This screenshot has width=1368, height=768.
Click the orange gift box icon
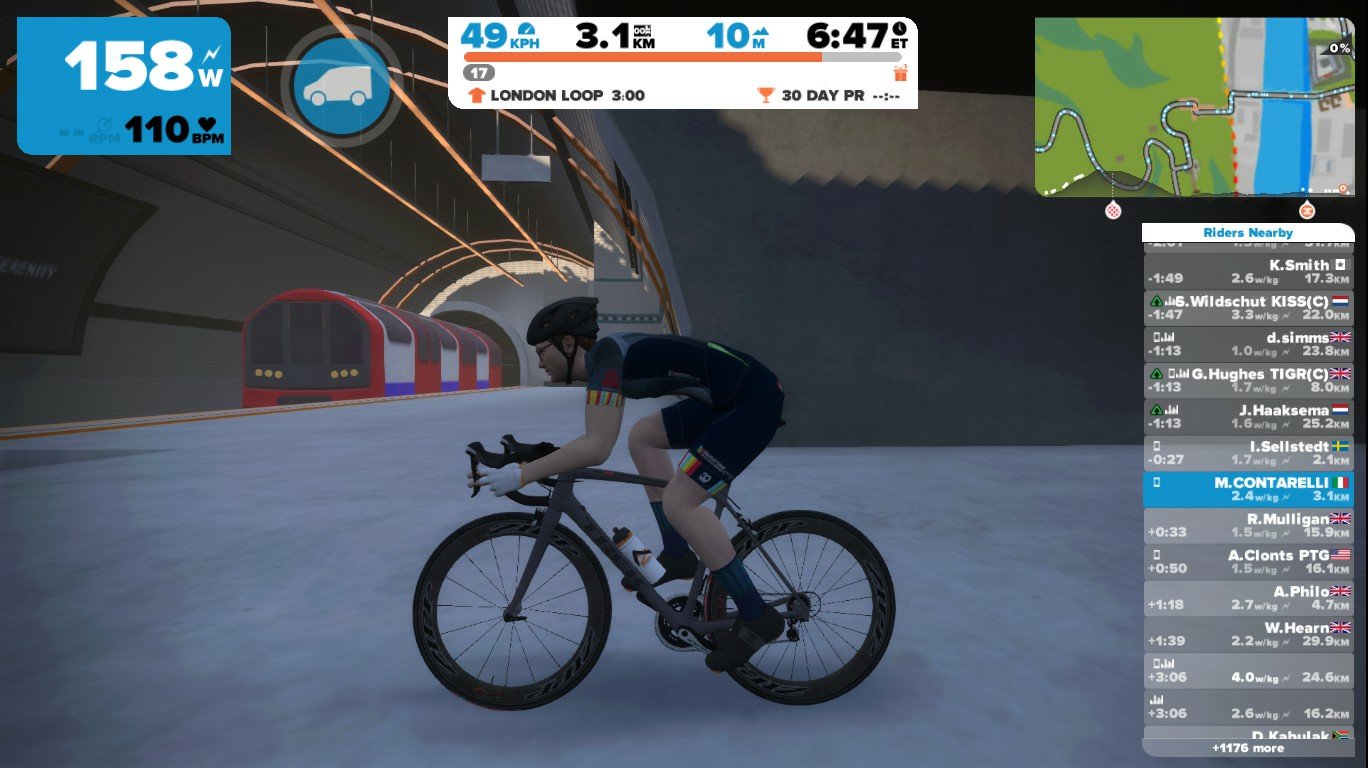point(900,72)
